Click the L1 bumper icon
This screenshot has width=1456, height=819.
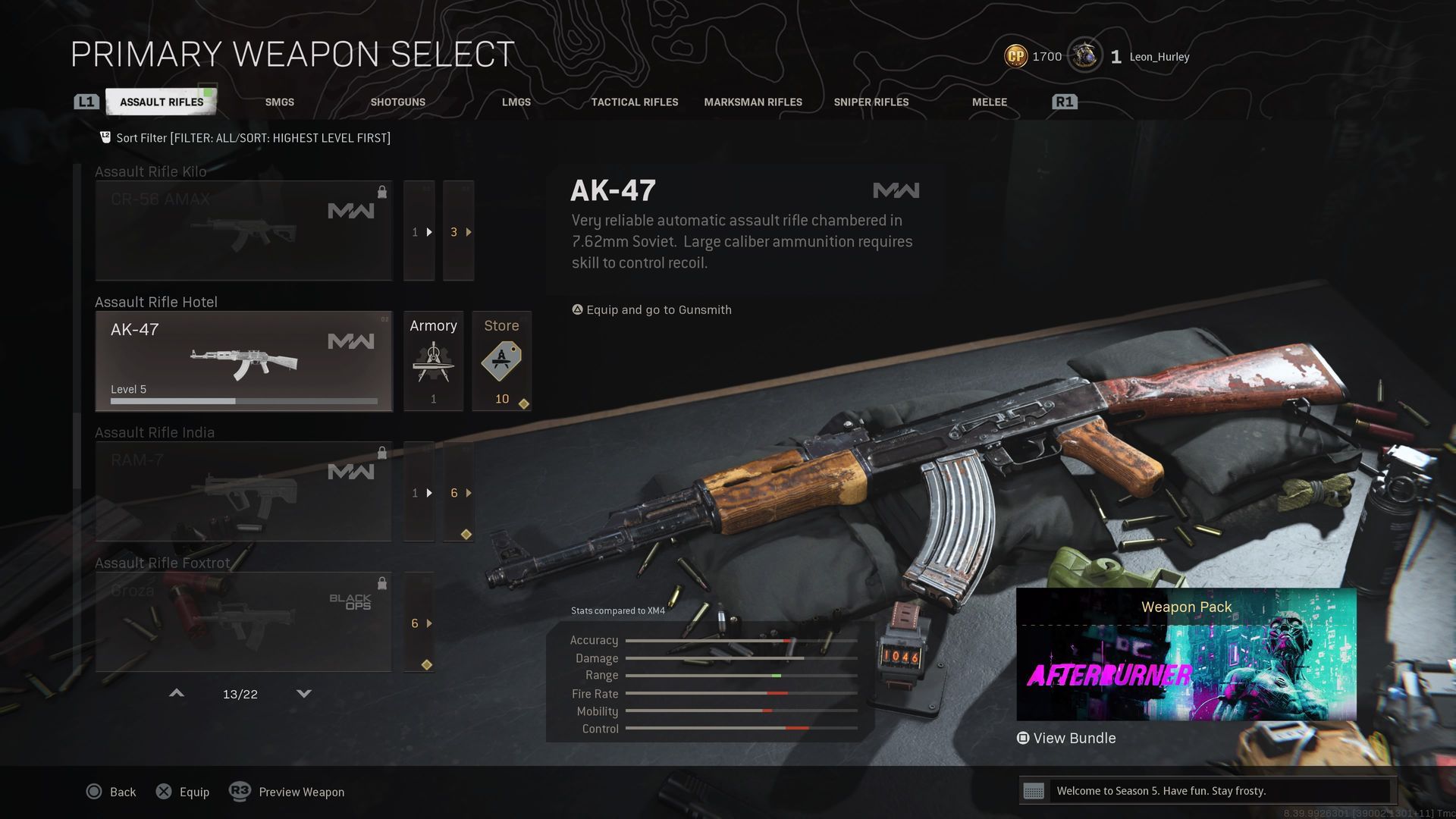coord(86,101)
